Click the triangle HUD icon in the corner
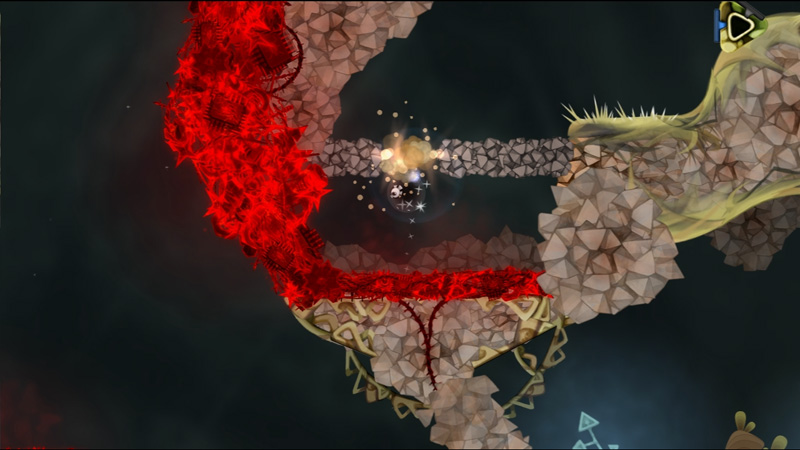The image size is (800, 450). 740,25
